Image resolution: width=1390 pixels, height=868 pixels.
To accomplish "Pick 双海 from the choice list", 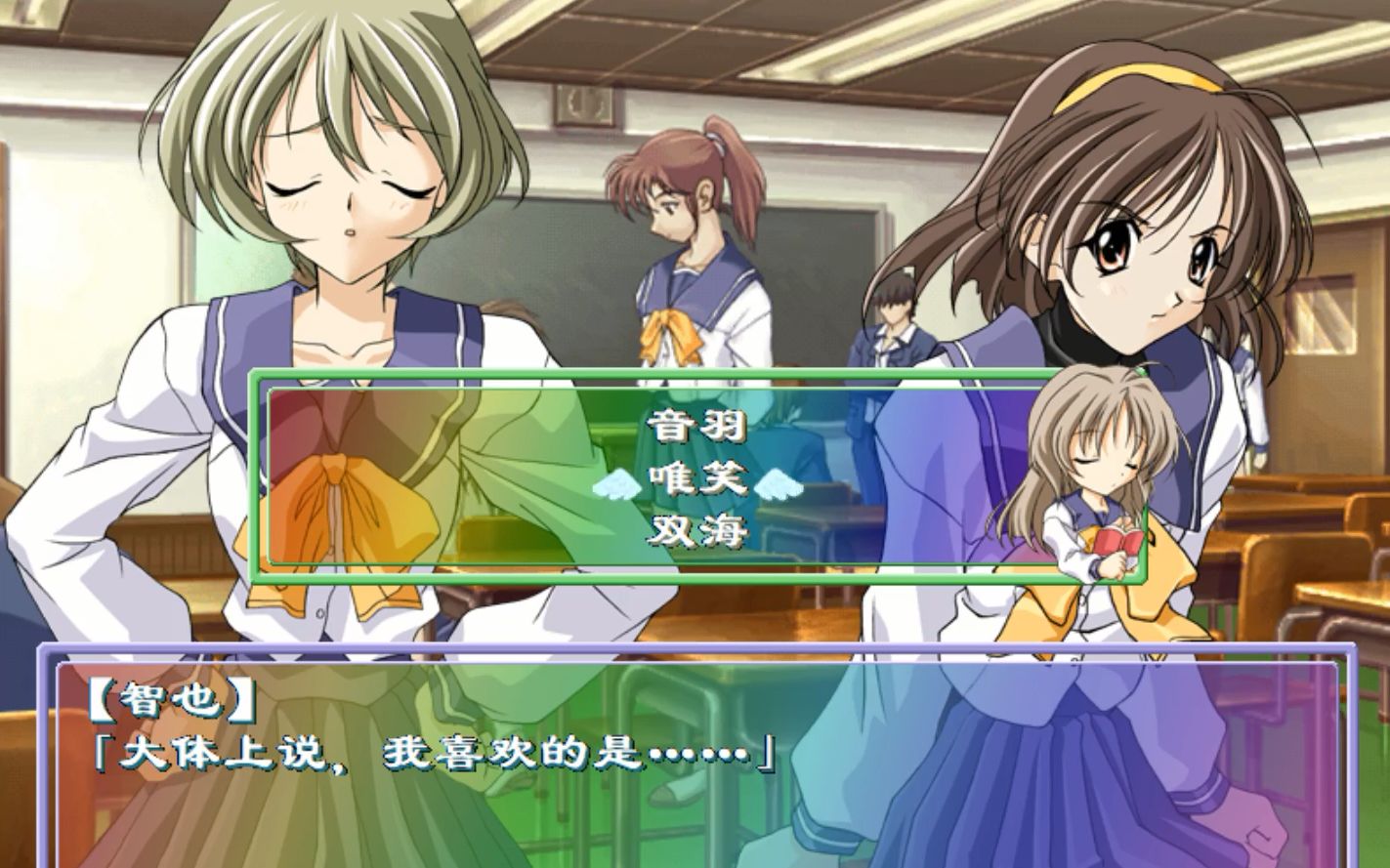I will click(696, 531).
